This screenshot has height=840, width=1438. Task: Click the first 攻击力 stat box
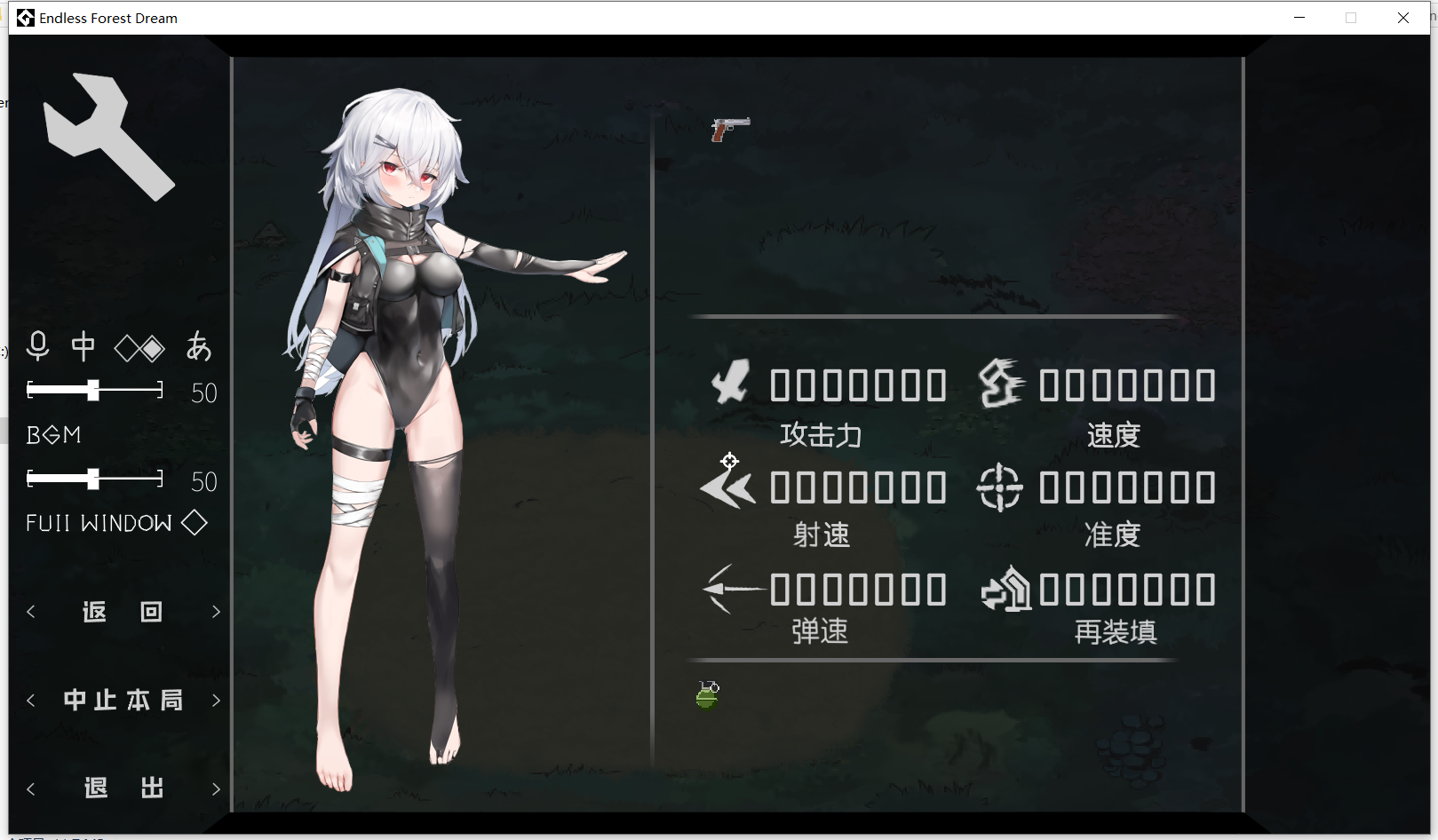(782, 384)
